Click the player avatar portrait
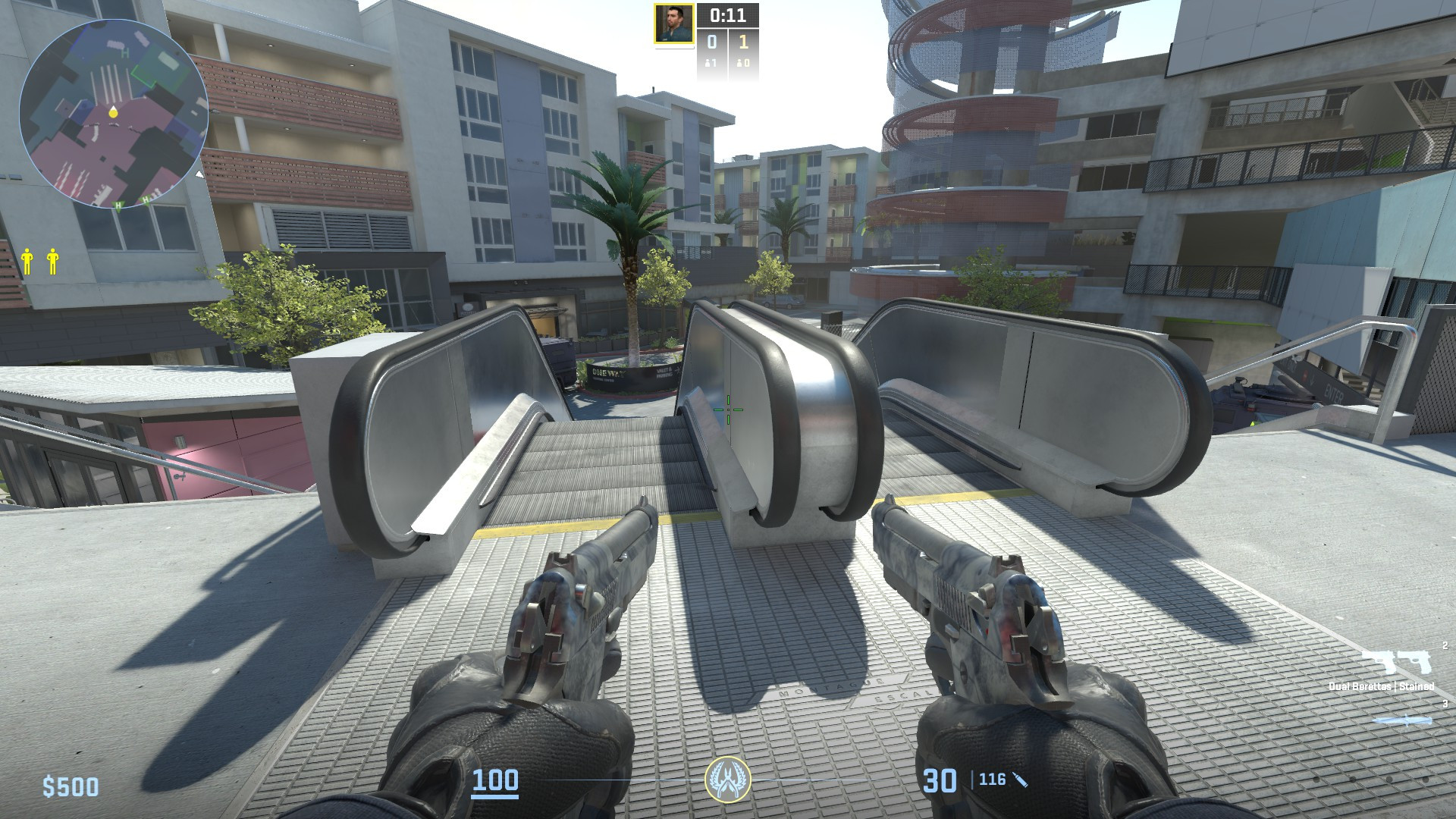1456x819 pixels. (x=674, y=24)
